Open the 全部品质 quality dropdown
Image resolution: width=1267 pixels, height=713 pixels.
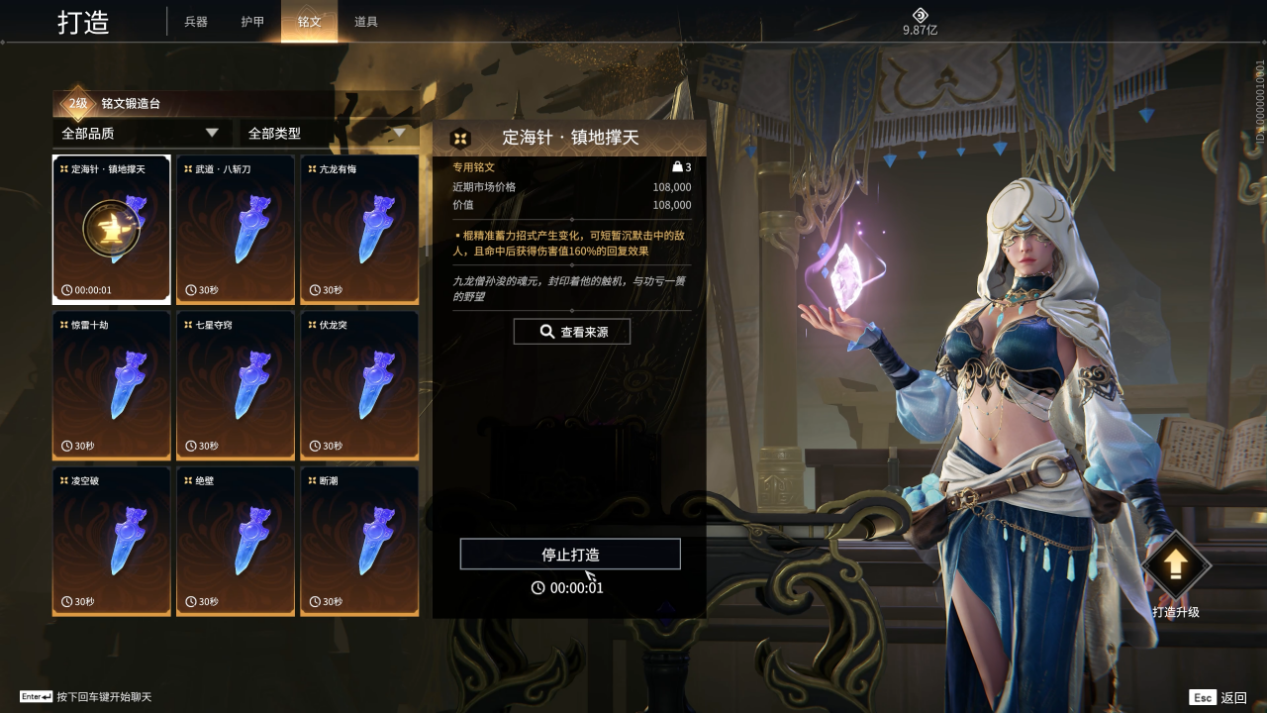[141, 133]
